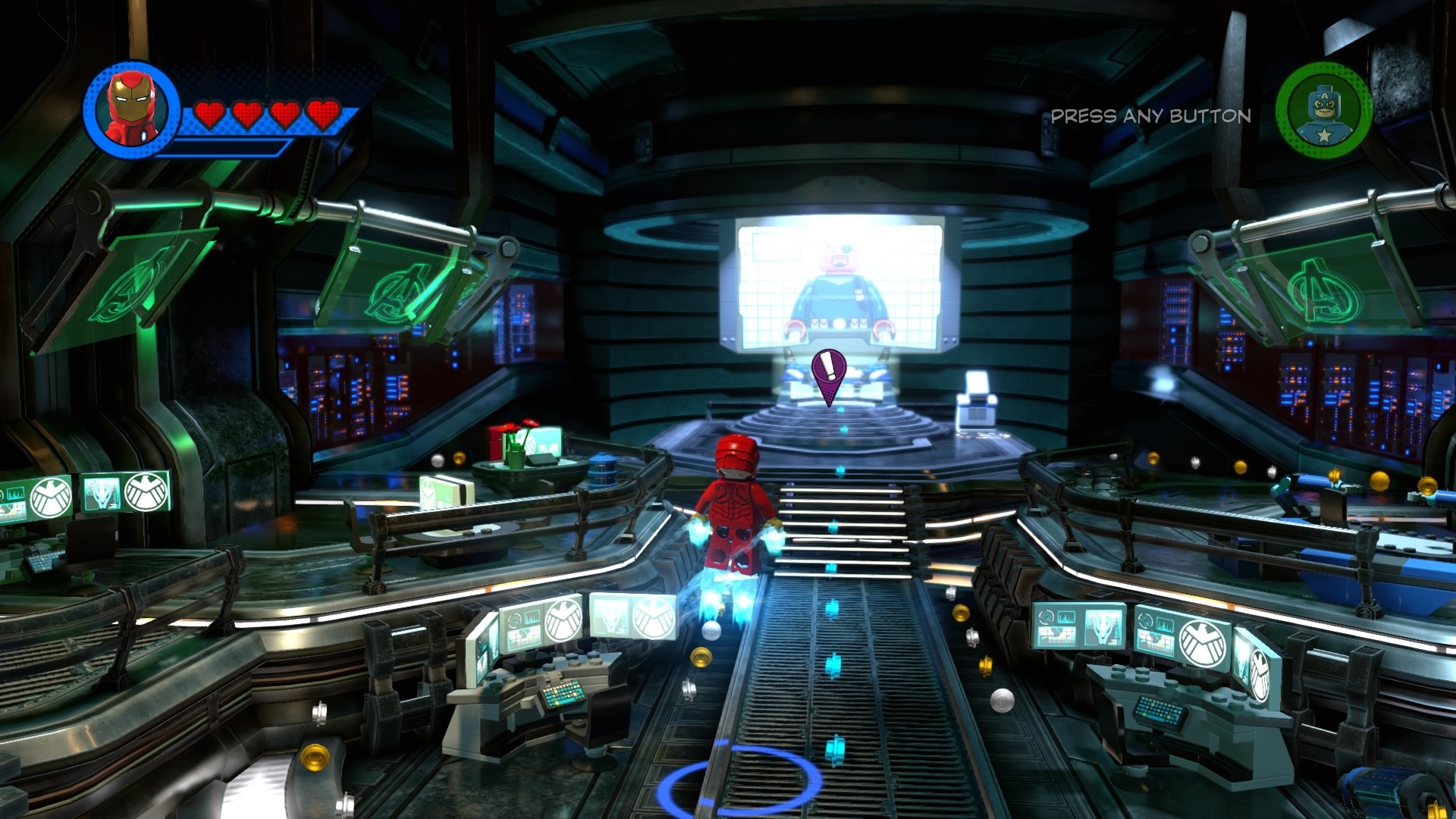Select the Captain America player-two portrait

click(x=1323, y=110)
